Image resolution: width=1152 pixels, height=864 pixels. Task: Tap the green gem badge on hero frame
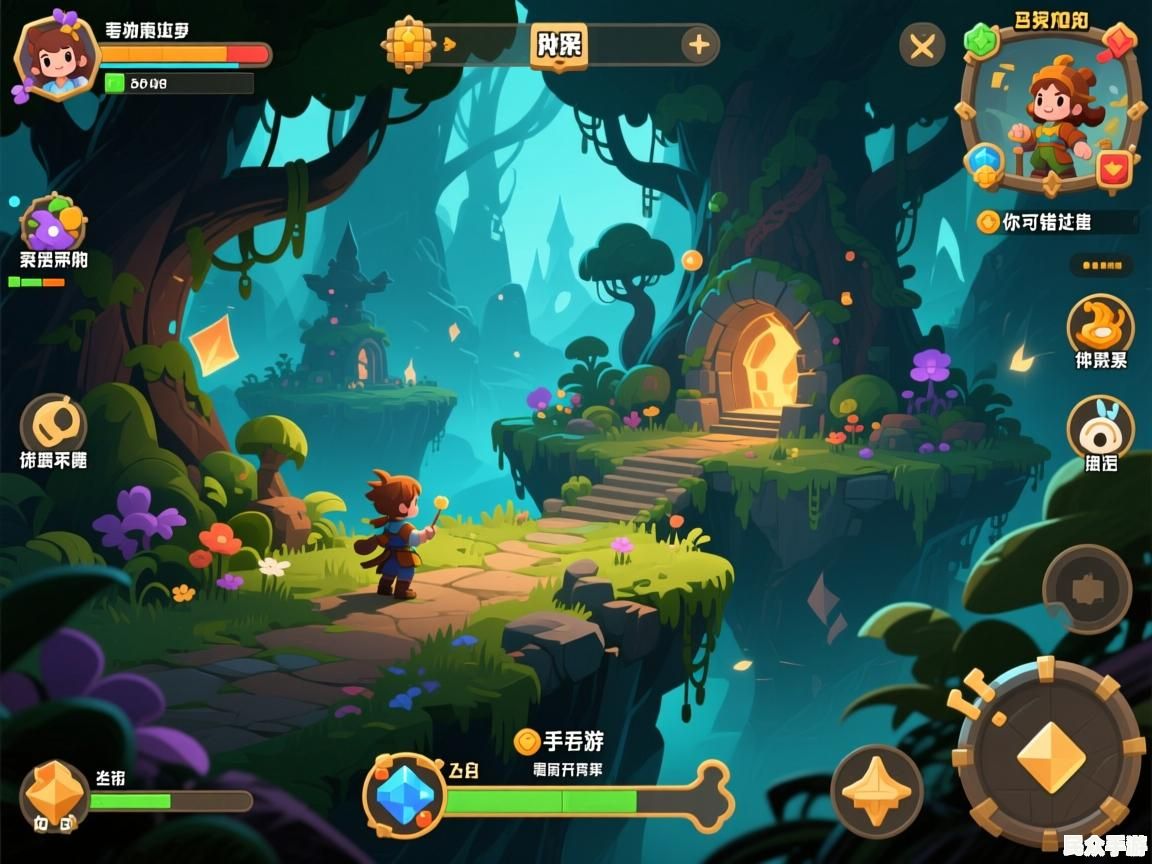point(981,41)
